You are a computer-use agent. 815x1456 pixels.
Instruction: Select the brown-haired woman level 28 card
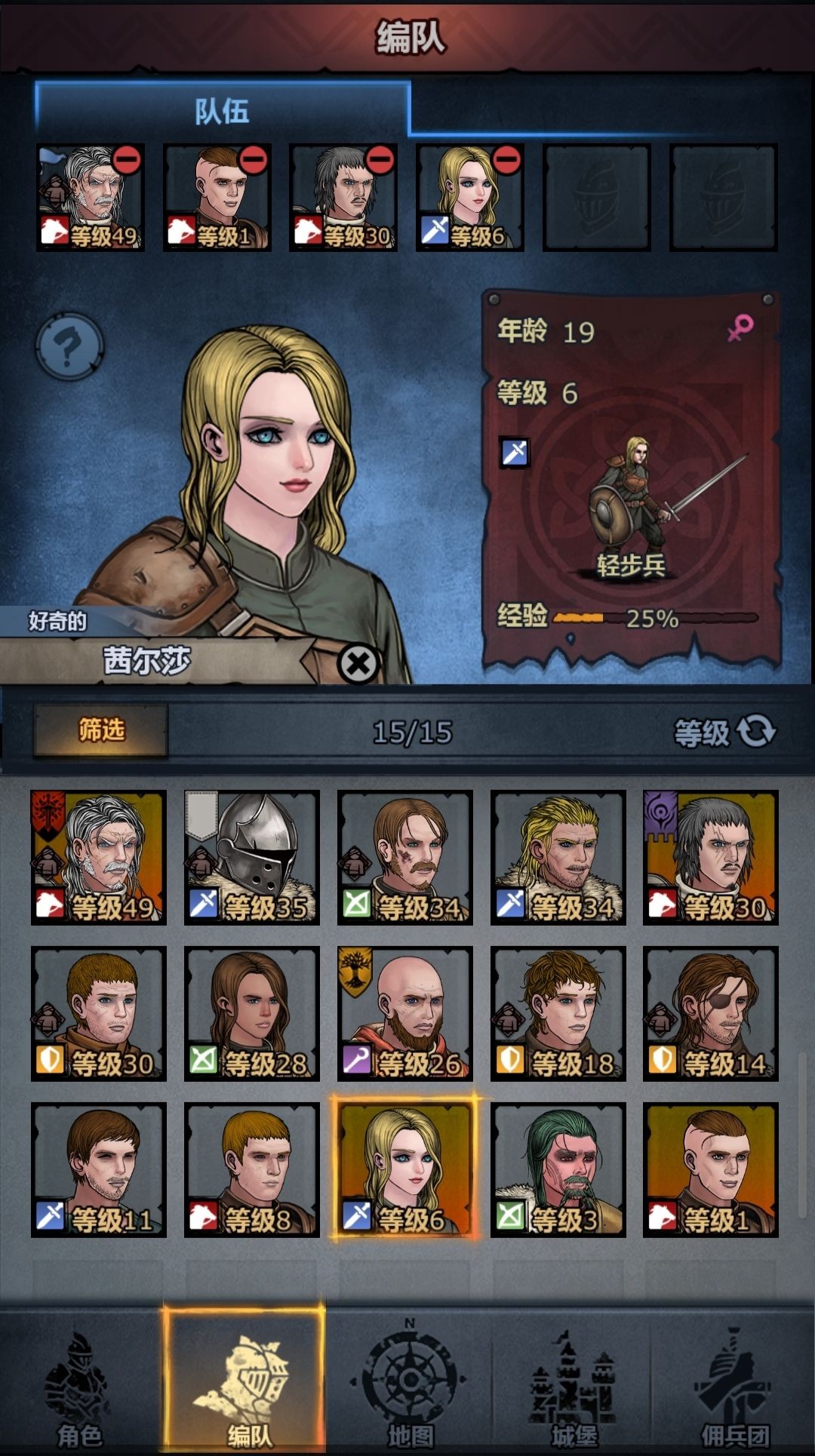pyautogui.click(x=252, y=1013)
